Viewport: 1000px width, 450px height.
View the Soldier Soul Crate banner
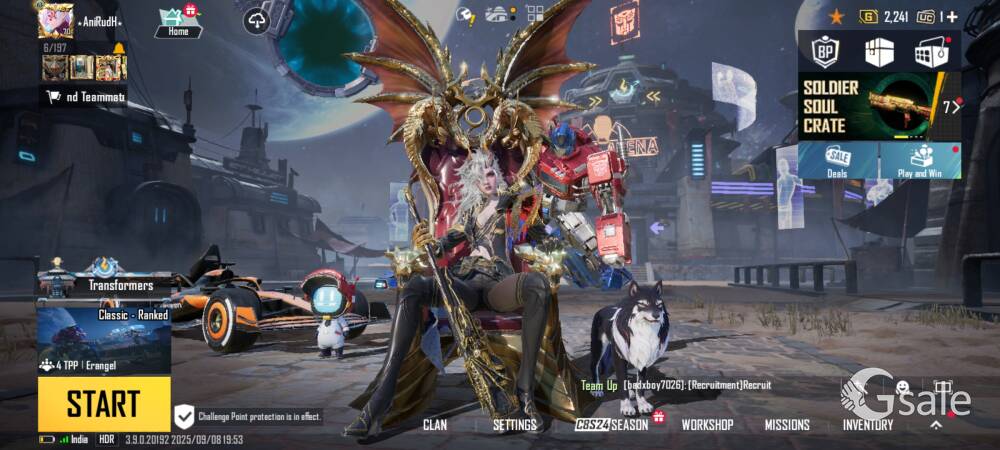coord(879,106)
